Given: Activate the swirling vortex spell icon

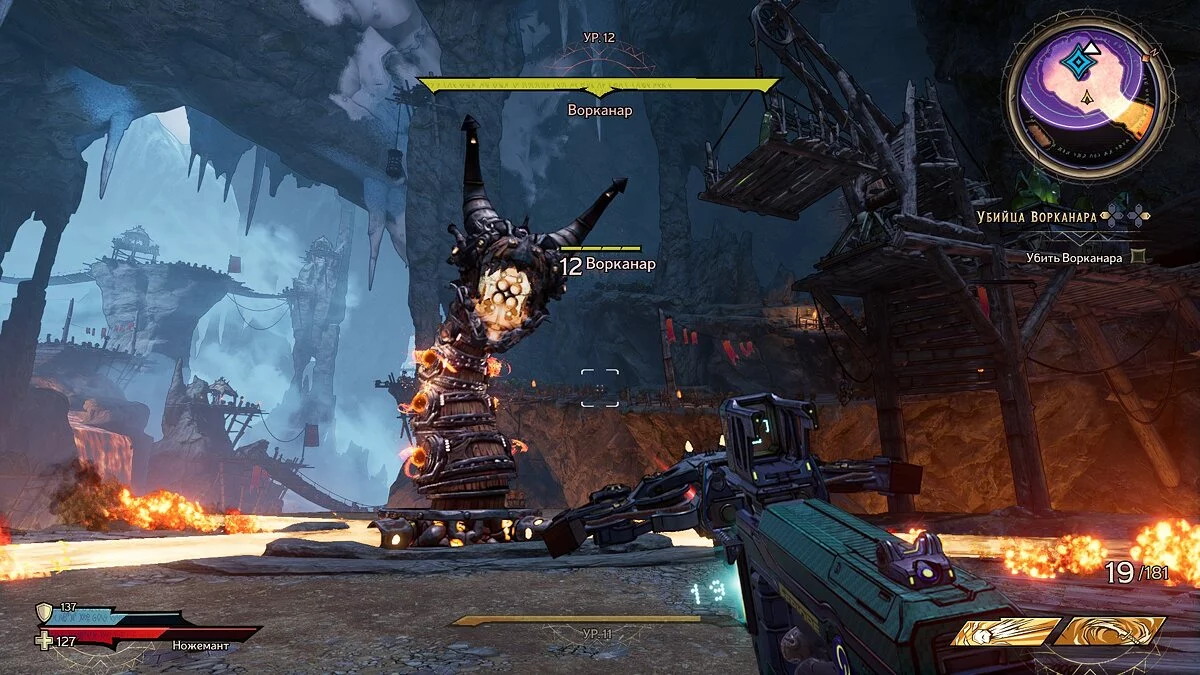Looking at the screenshot, I should click(x=1112, y=630).
